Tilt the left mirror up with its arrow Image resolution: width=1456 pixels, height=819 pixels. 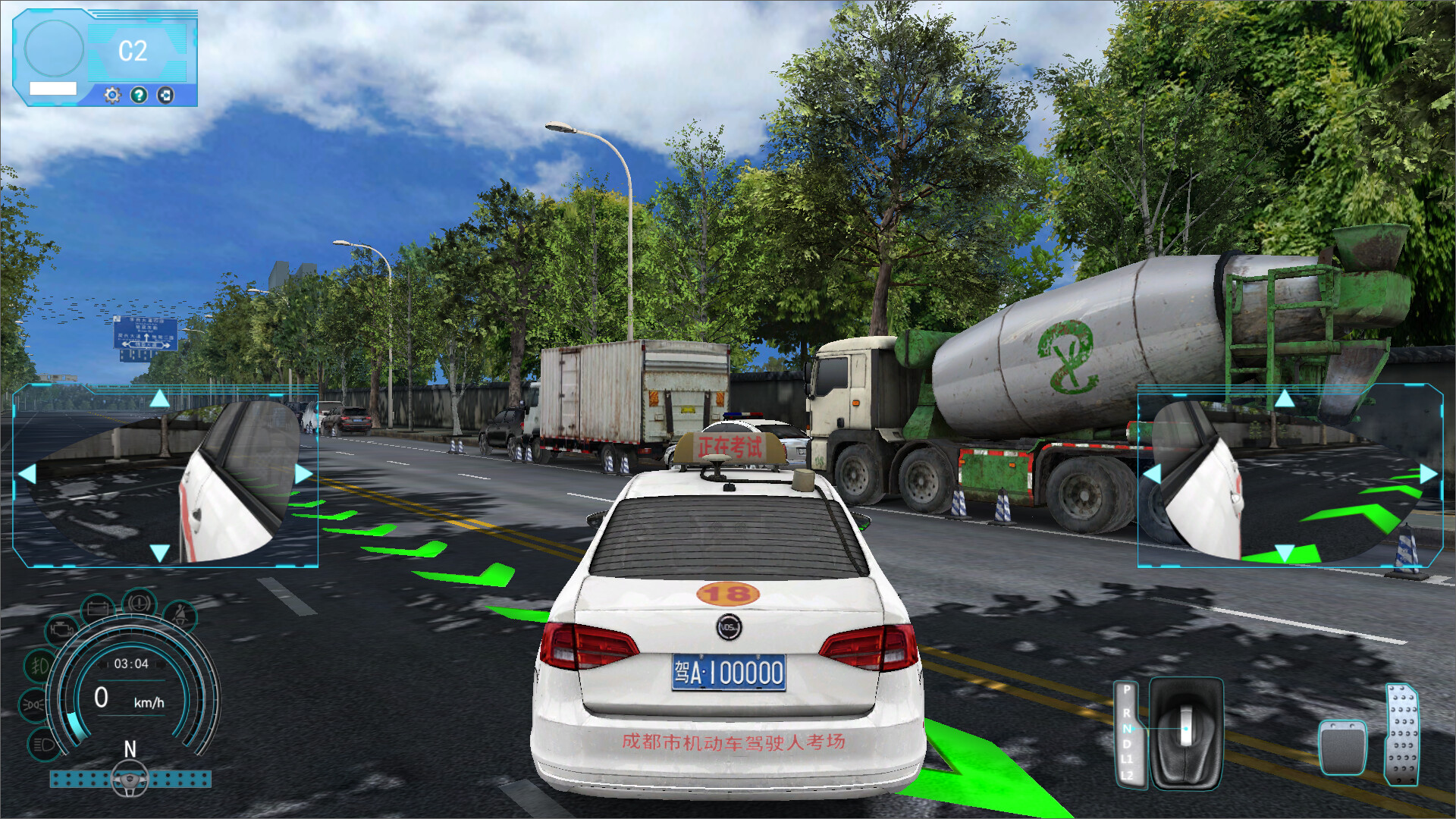click(159, 398)
